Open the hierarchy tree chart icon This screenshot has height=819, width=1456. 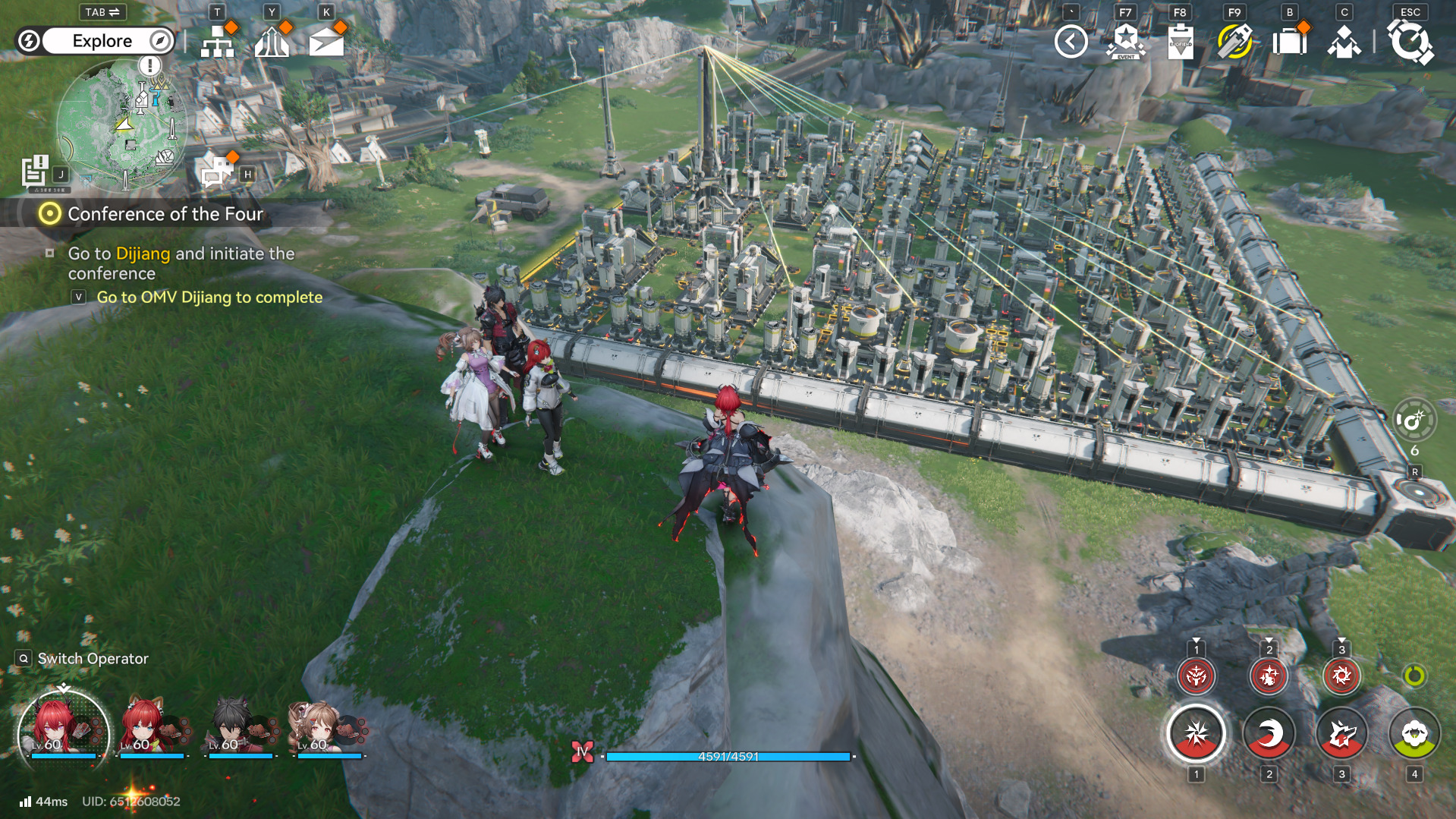point(218,42)
